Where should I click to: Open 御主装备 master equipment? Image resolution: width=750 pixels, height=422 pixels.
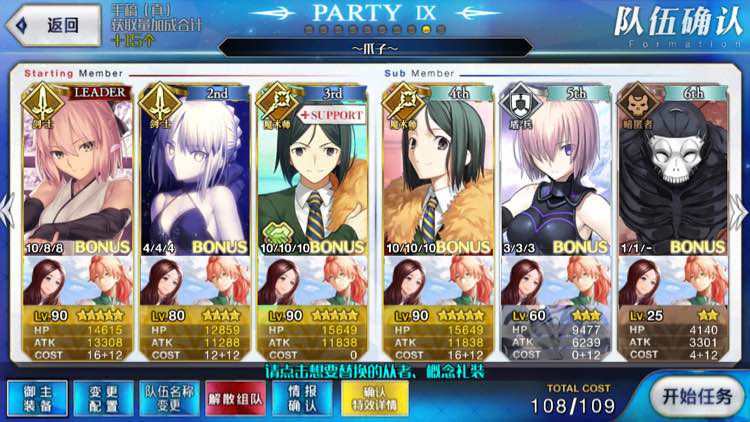click(x=30, y=397)
